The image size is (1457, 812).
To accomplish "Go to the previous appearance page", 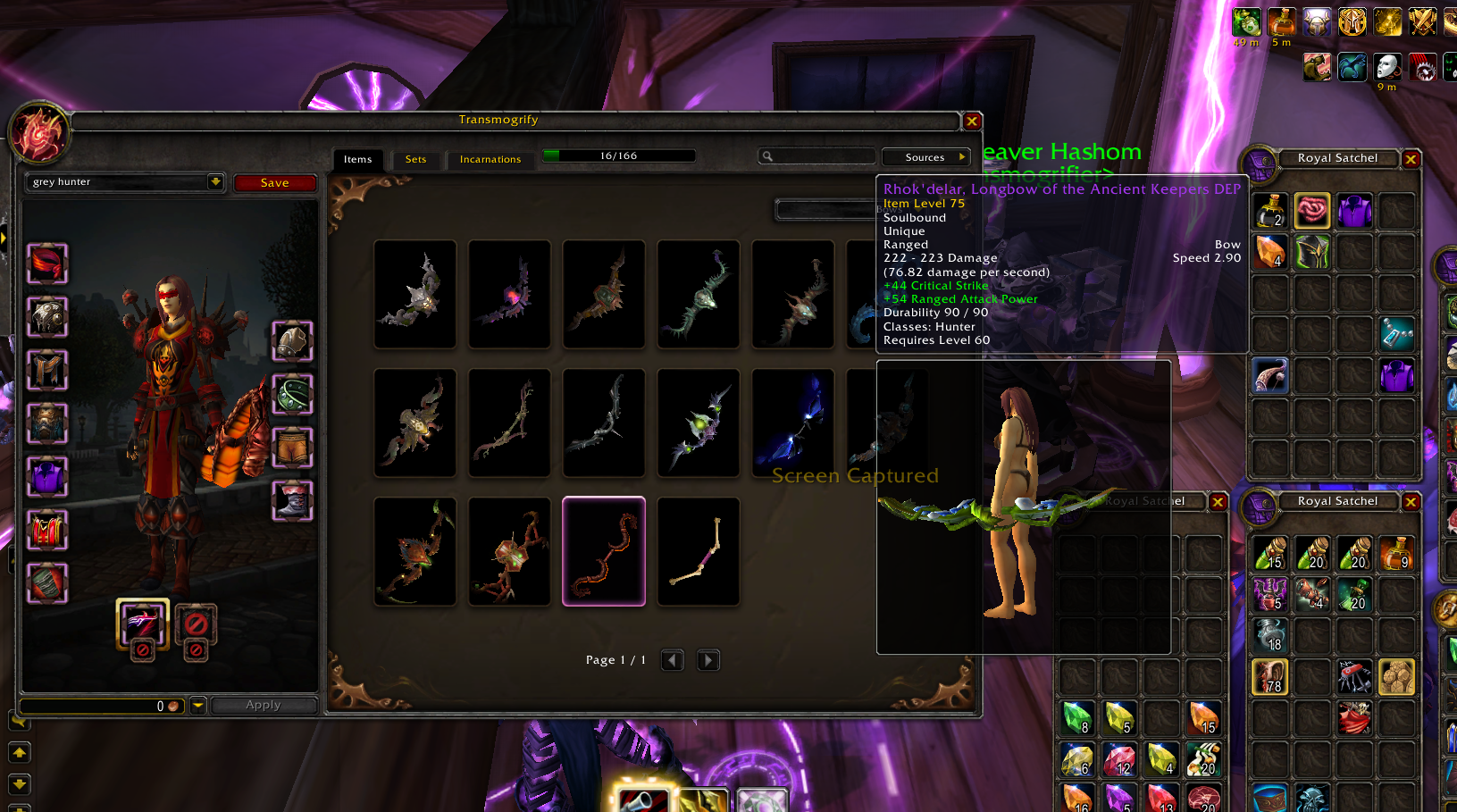I will tap(673, 660).
